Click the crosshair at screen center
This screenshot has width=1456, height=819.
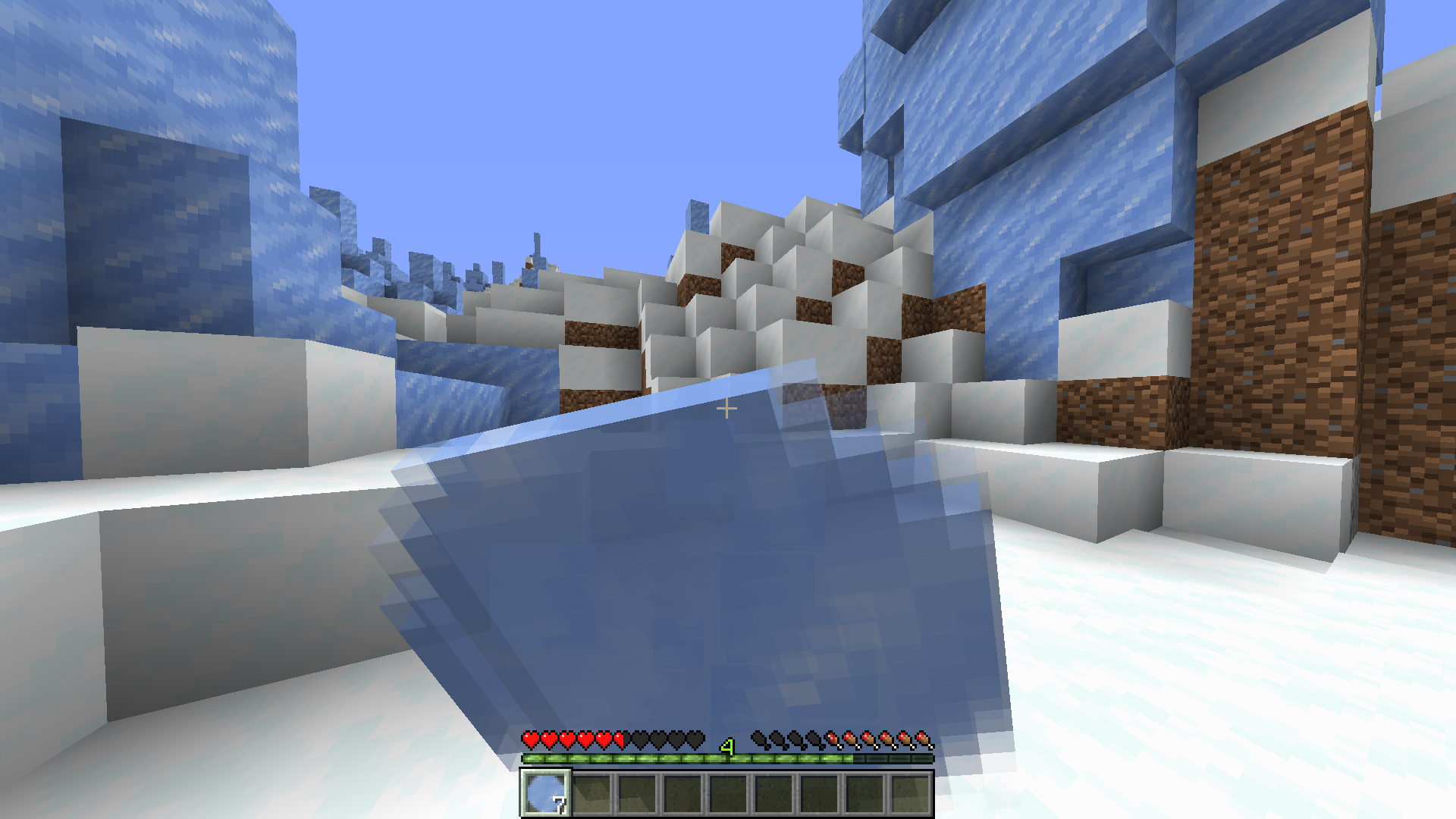pyautogui.click(x=726, y=408)
